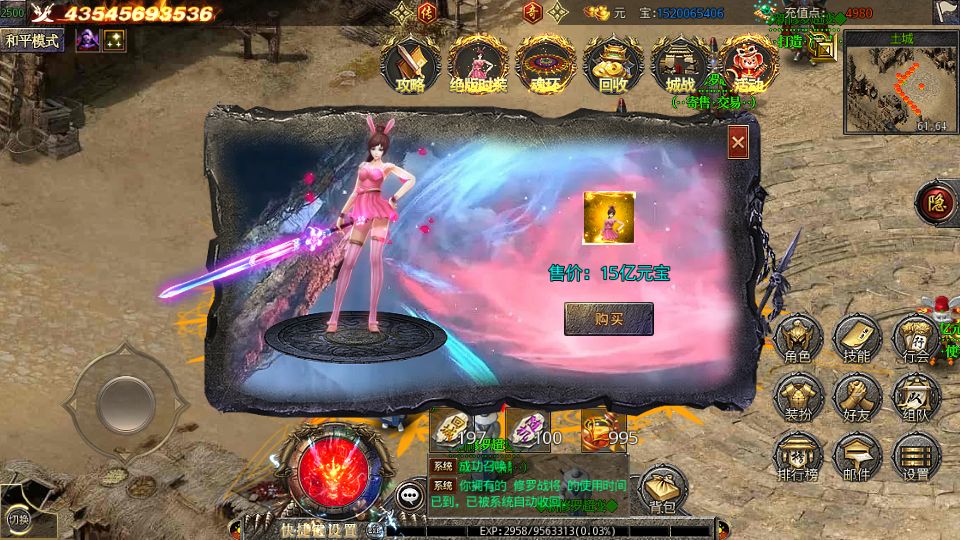This screenshot has width=960, height=540.
Task: Open the 好友 friends list
Action: tap(856, 398)
